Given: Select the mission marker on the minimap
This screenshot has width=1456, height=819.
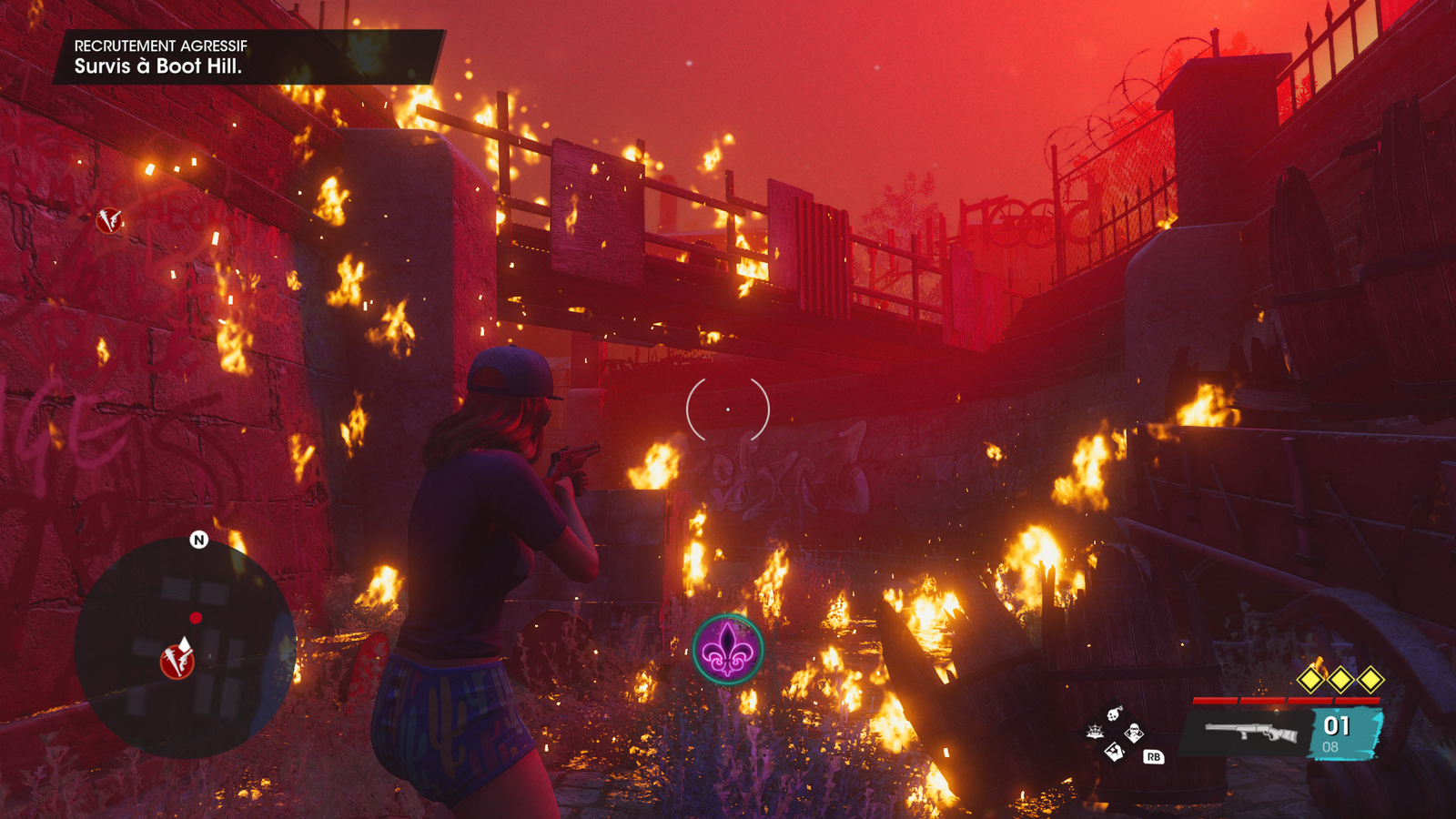Looking at the screenshot, I should tap(177, 661).
